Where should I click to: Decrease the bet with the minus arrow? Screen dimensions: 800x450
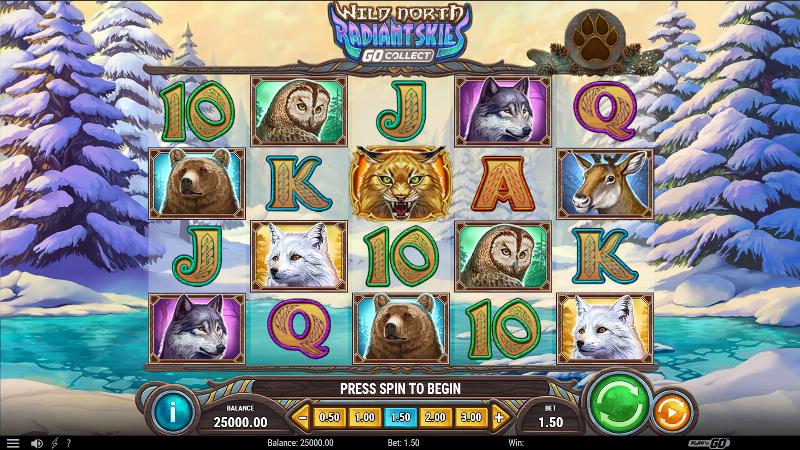point(301,416)
